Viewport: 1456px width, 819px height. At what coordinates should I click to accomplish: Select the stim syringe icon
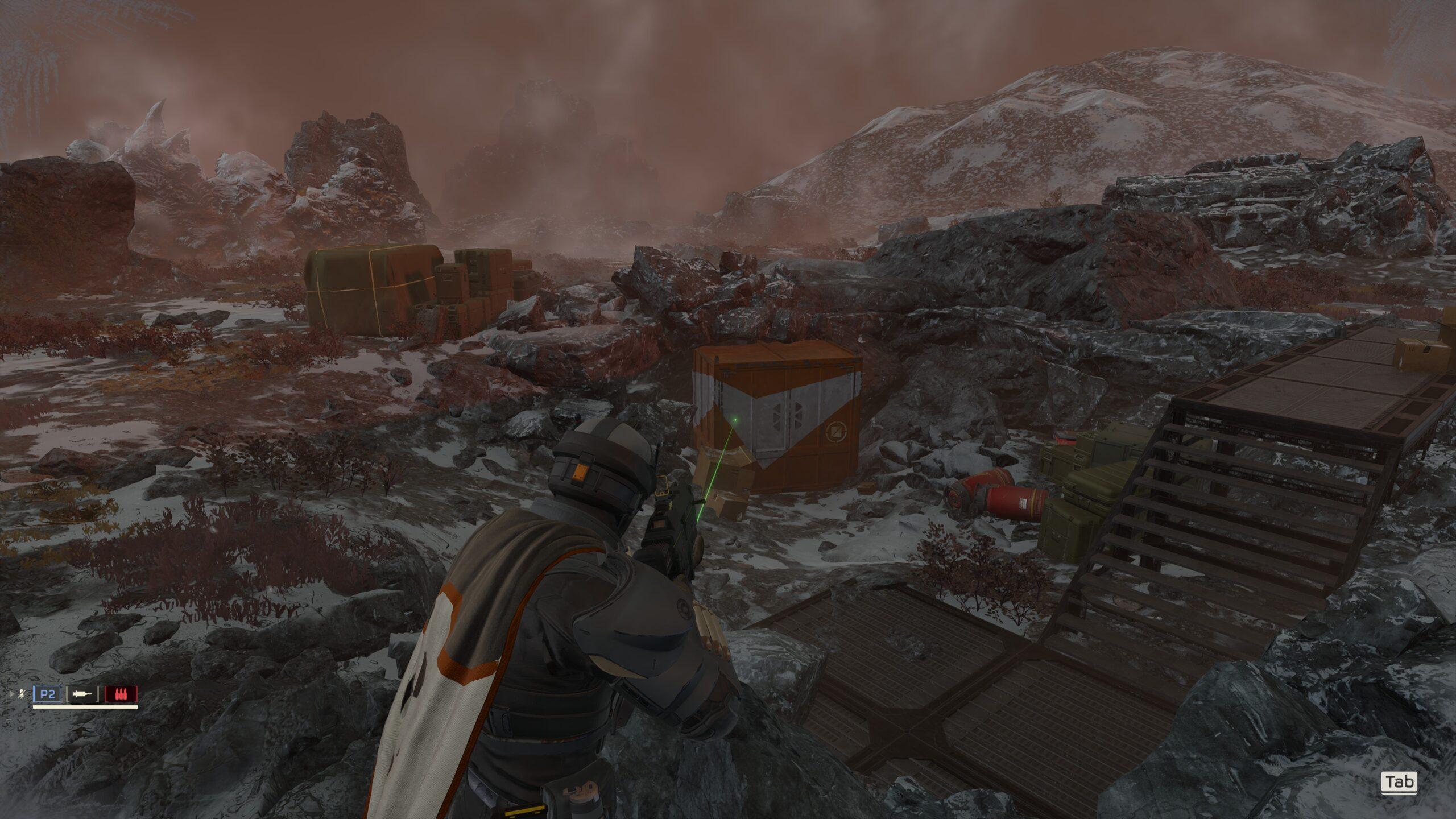(x=82, y=694)
